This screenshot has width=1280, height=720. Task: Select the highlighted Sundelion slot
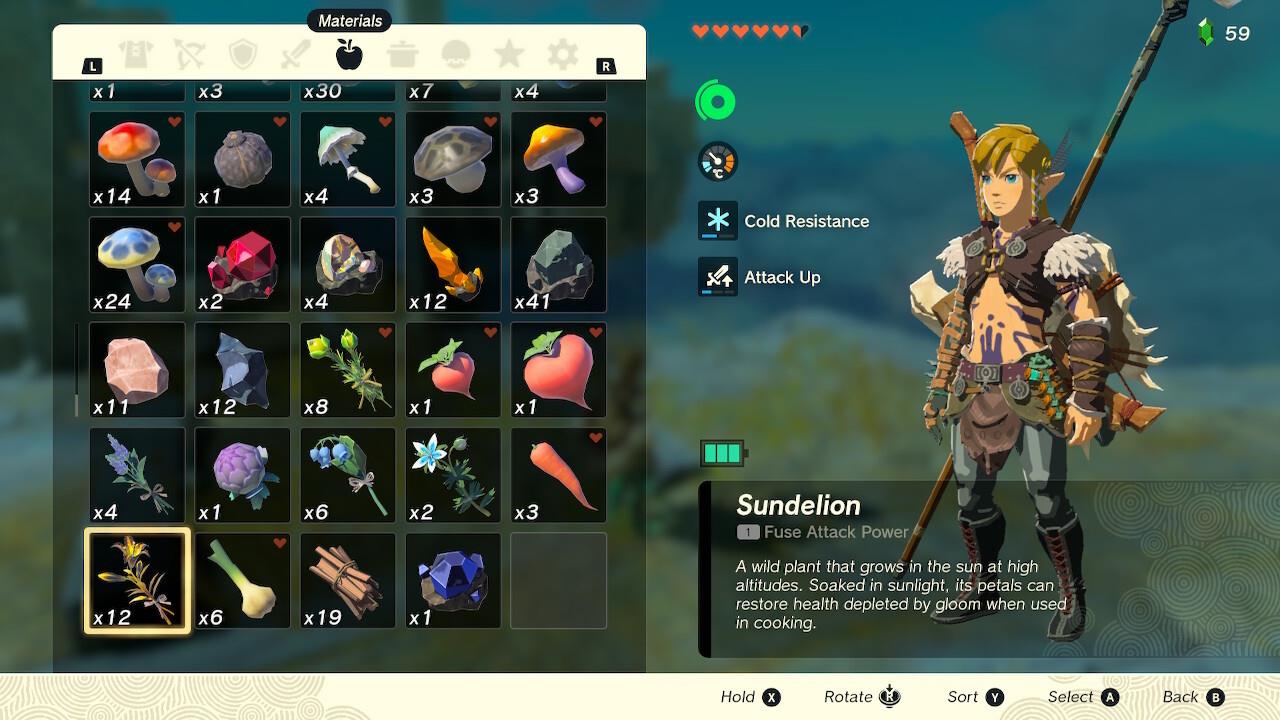(137, 581)
